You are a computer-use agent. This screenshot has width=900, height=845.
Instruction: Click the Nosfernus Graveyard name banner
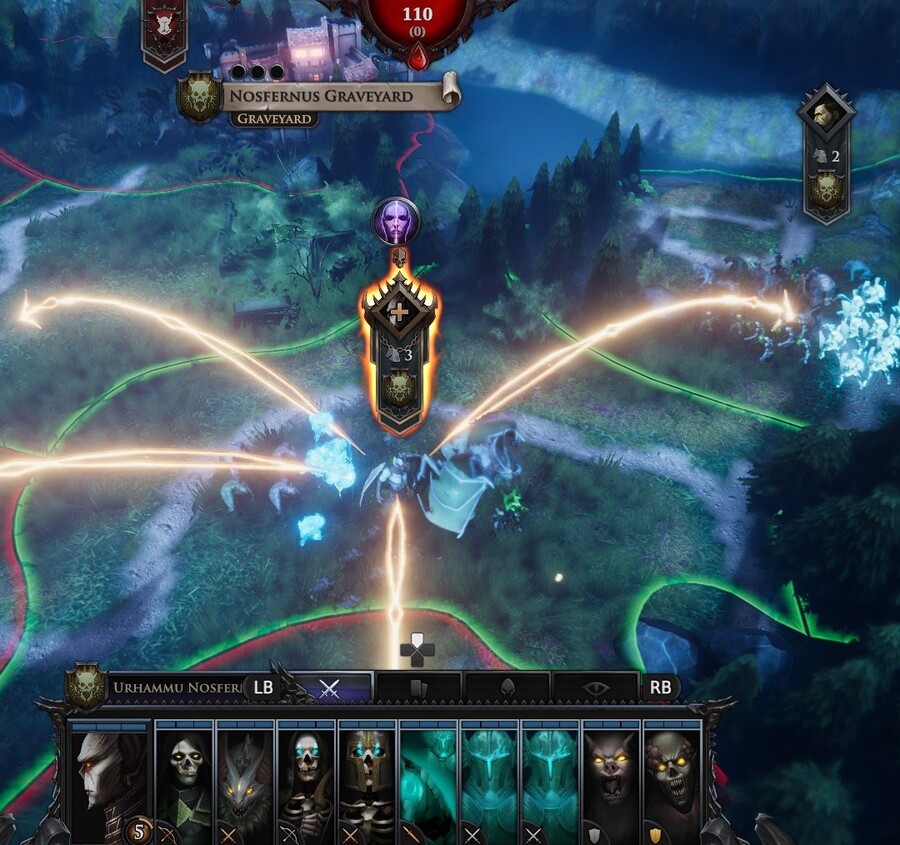point(332,97)
